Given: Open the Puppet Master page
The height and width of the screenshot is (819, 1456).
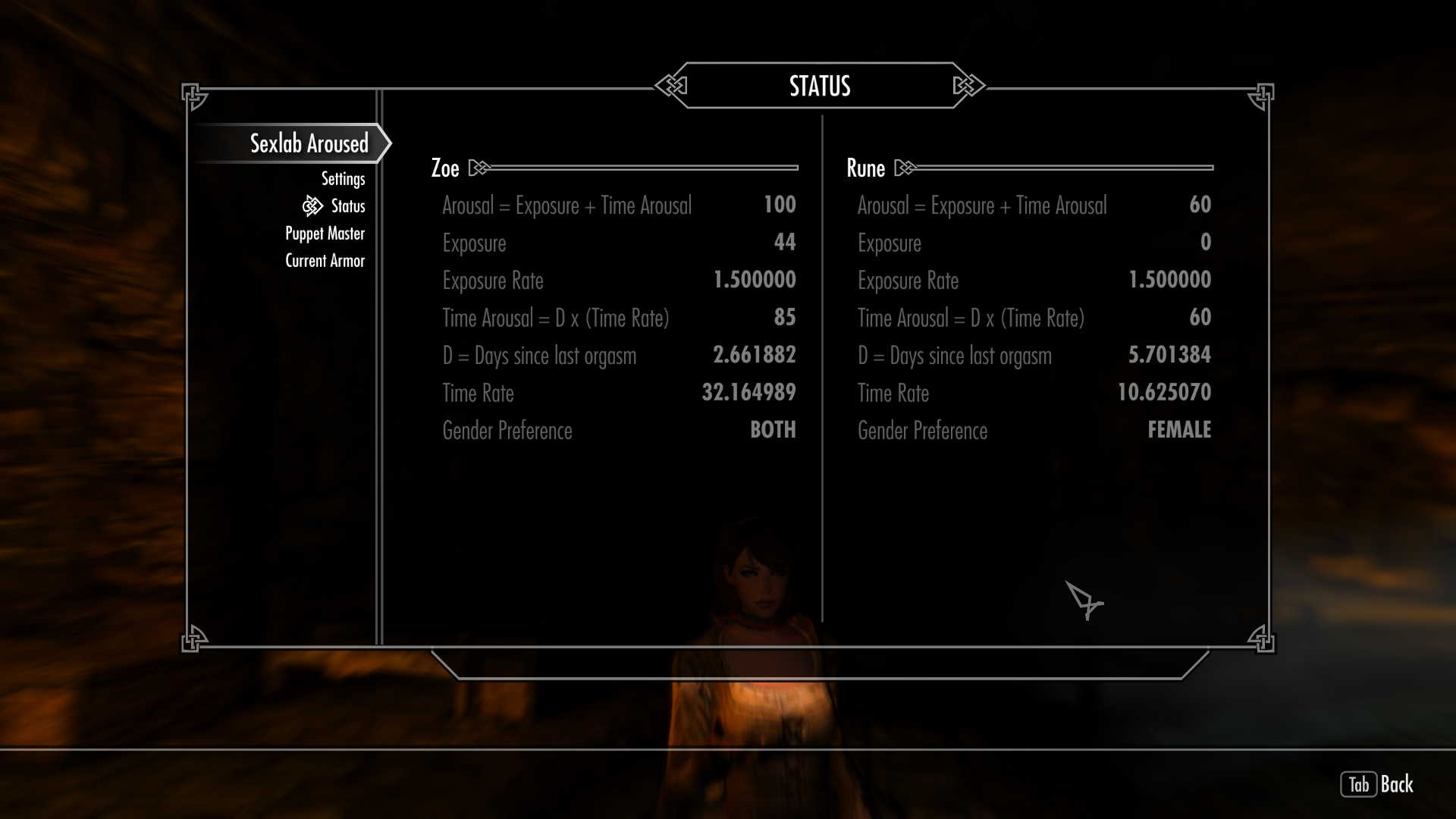Looking at the screenshot, I should 325,234.
